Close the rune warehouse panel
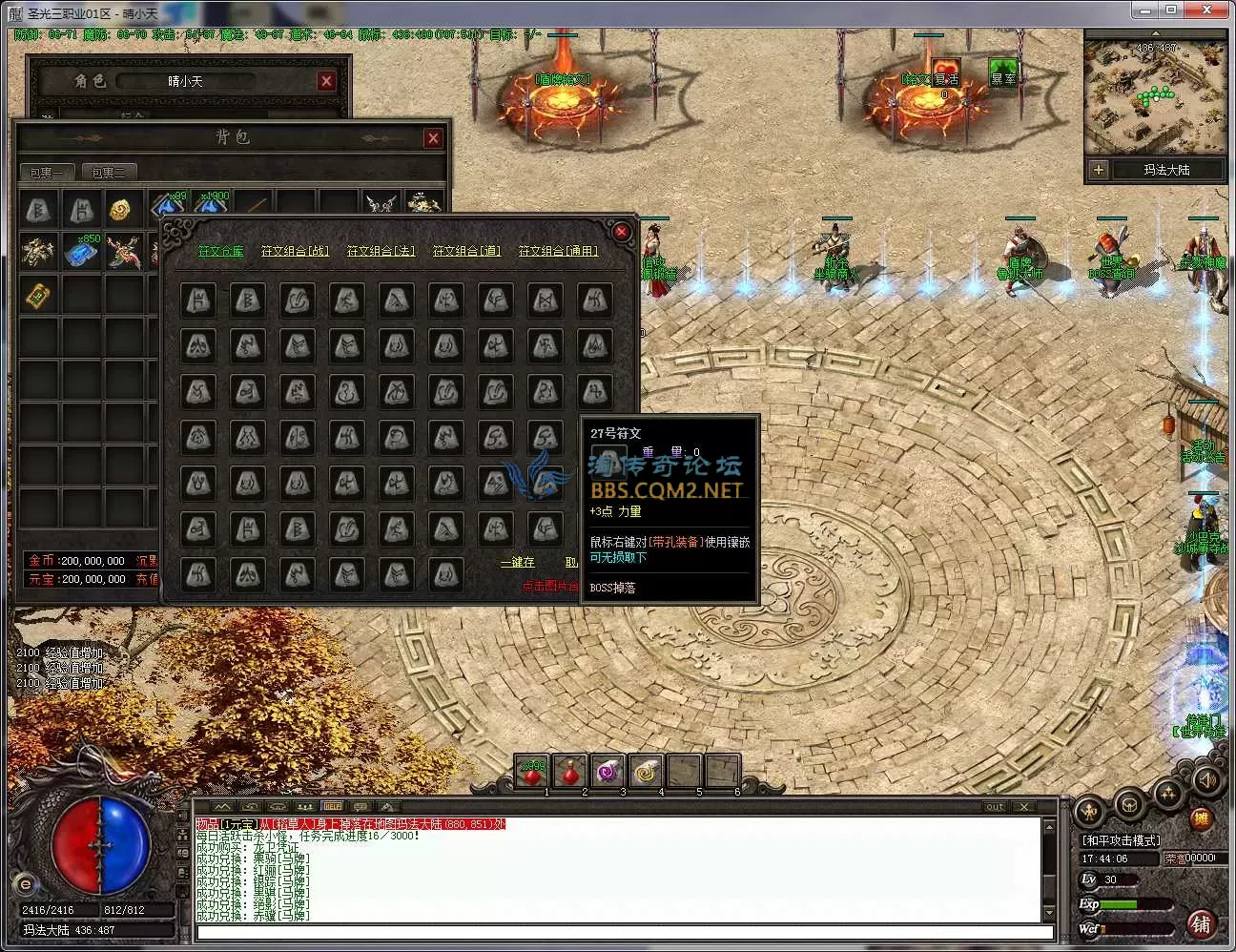Image resolution: width=1236 pixels, height=952 pixels. point(621,232)
